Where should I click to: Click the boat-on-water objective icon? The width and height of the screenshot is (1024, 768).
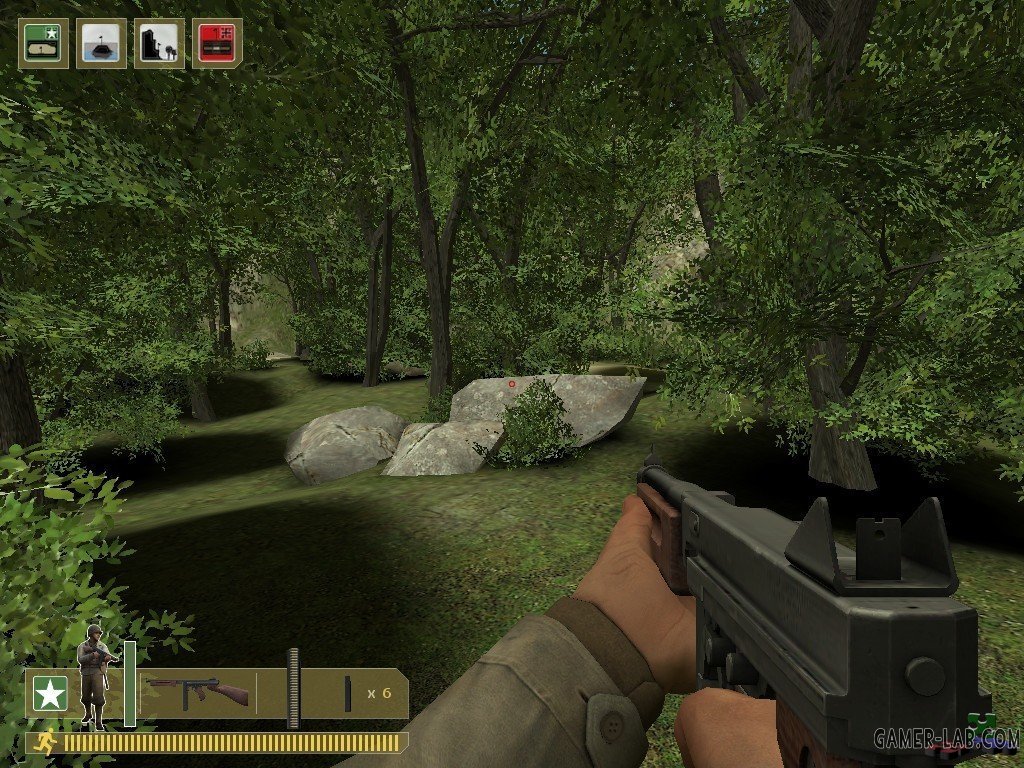coord(101,43)
